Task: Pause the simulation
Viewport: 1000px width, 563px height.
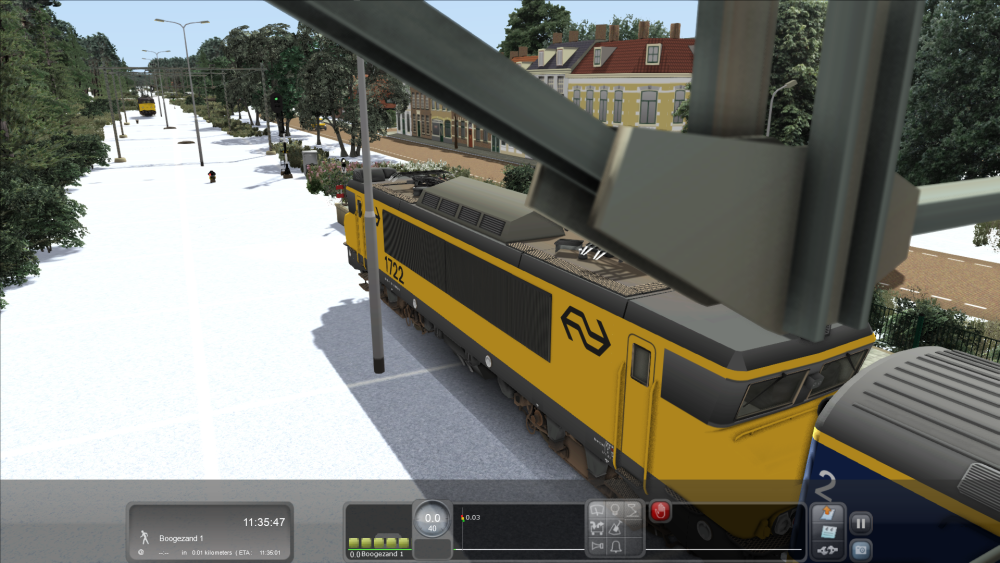Action: tap(860, 521)
